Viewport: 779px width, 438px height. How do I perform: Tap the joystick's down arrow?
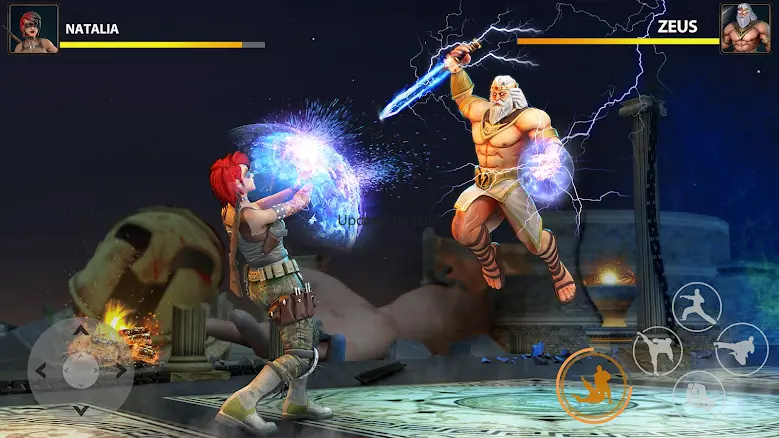click(80, 411)
